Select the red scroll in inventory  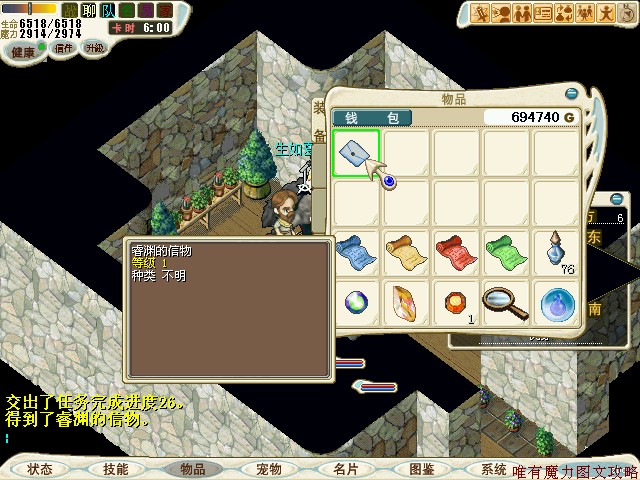(x=456, y=250)
